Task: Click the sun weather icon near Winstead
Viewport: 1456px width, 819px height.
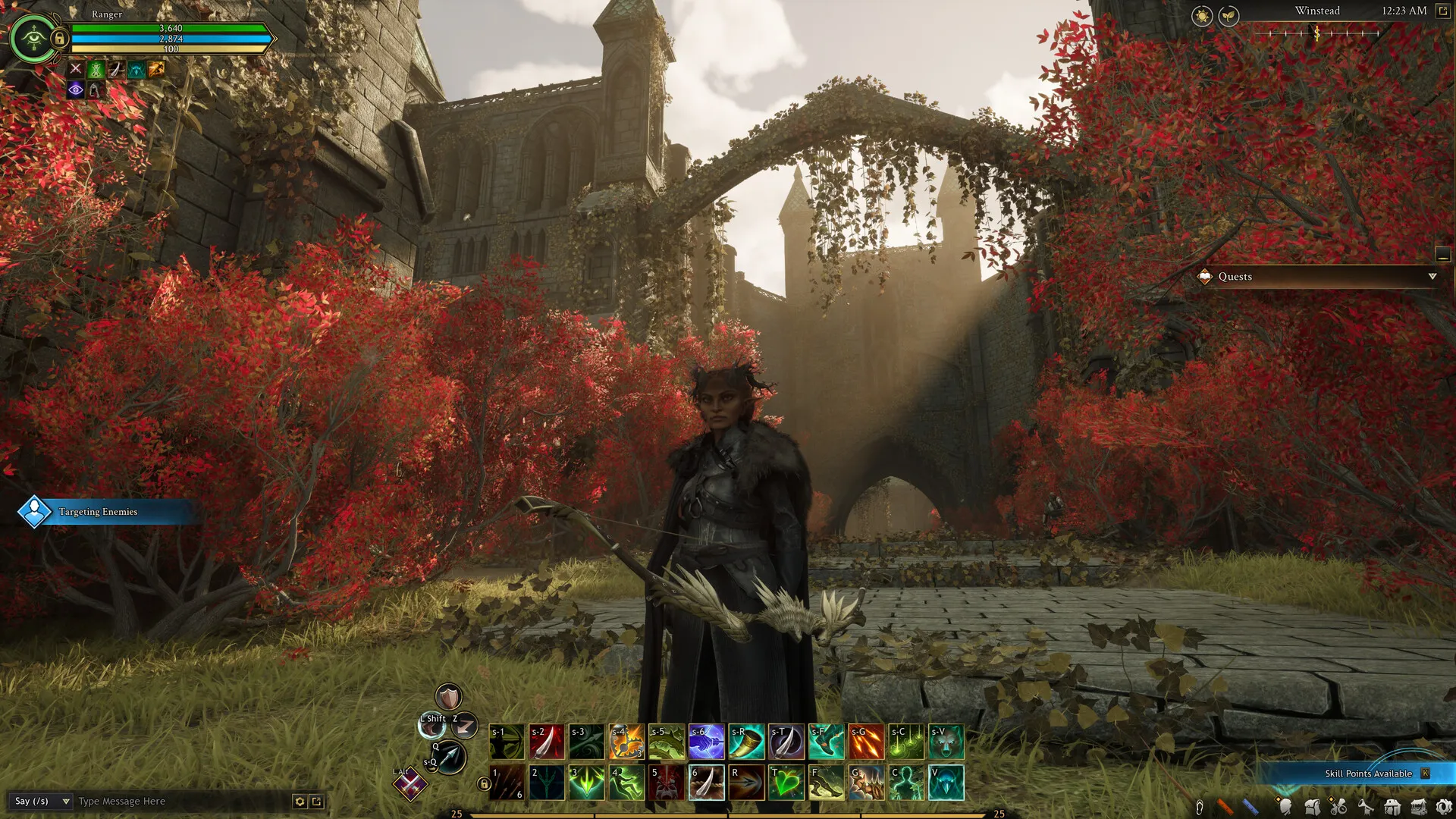Action: point(1202,16)
